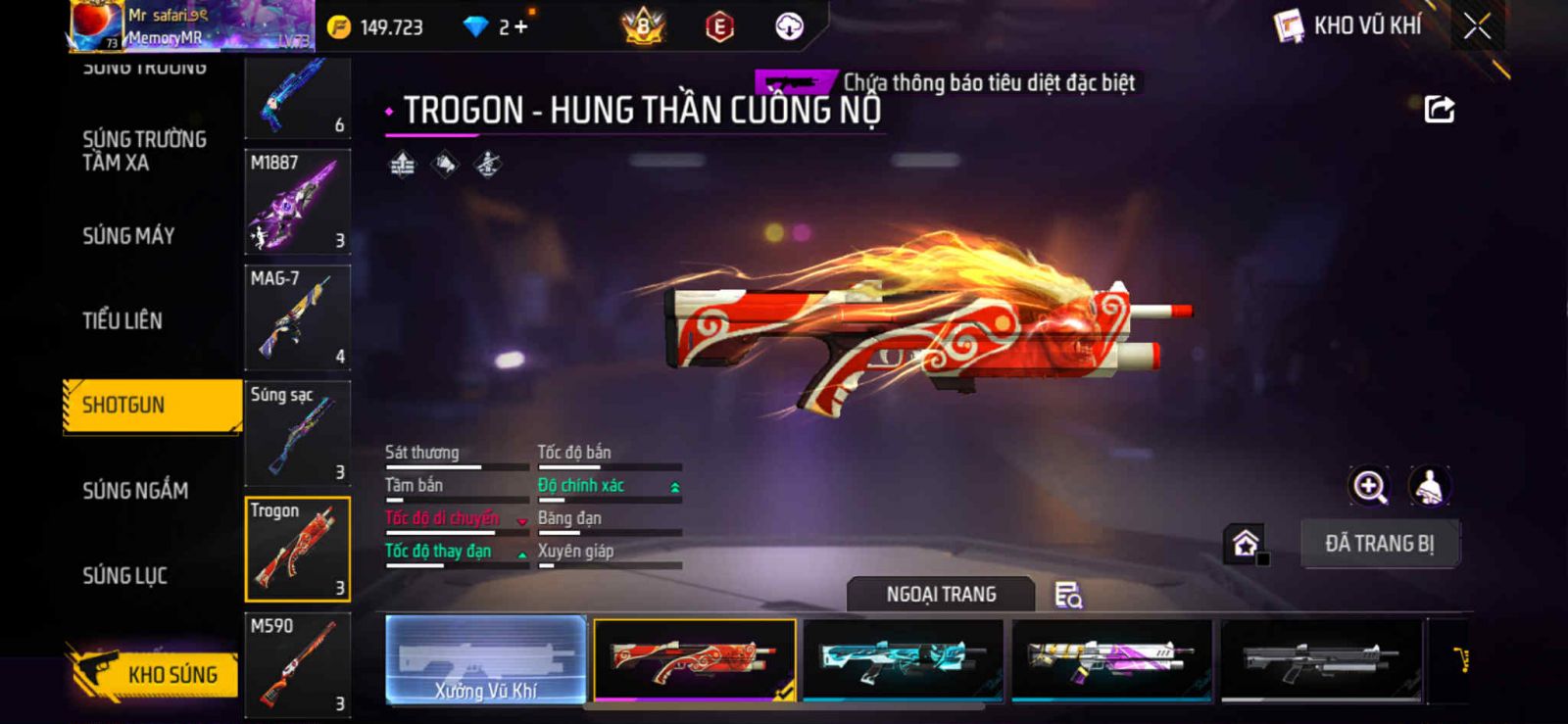The height and width of the screenshot is (724, 1568).
Task: Open the Xưởng Vũ Khí skin tile
Action: point(486,660)
